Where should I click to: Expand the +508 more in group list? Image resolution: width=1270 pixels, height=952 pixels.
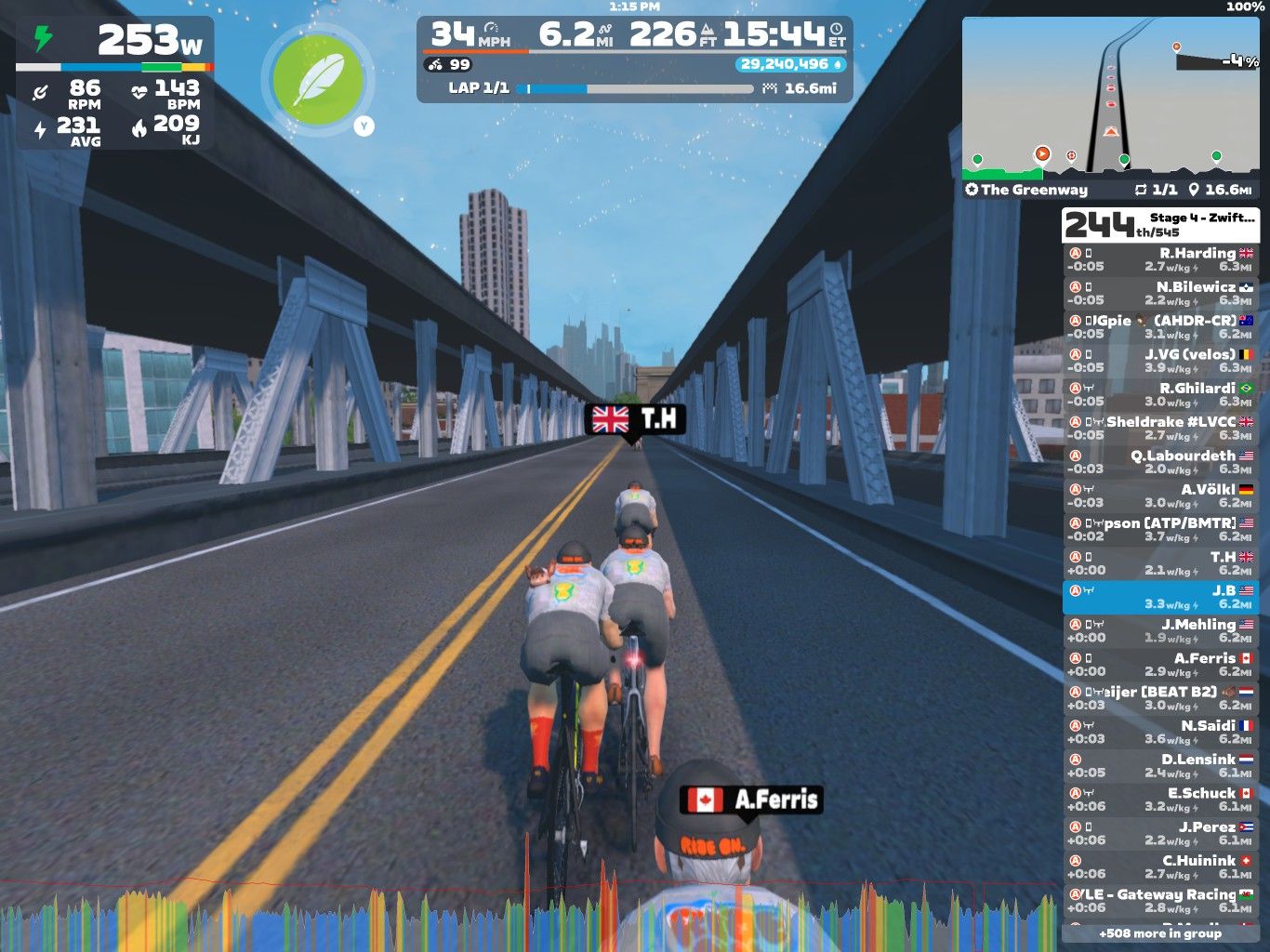pos(1160,932)
